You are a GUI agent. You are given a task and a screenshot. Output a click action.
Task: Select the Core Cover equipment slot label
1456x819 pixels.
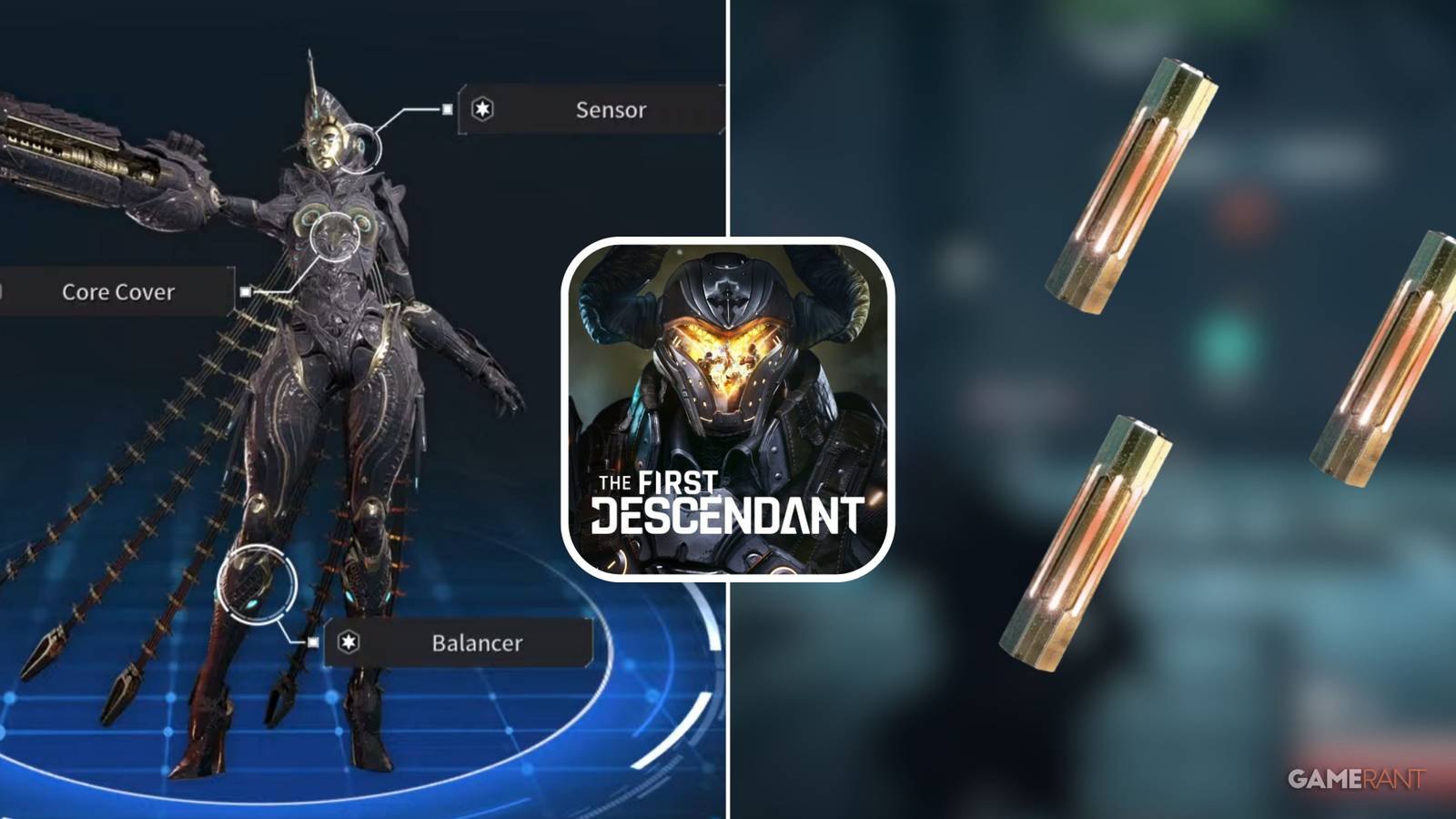[x=116, y=293]
